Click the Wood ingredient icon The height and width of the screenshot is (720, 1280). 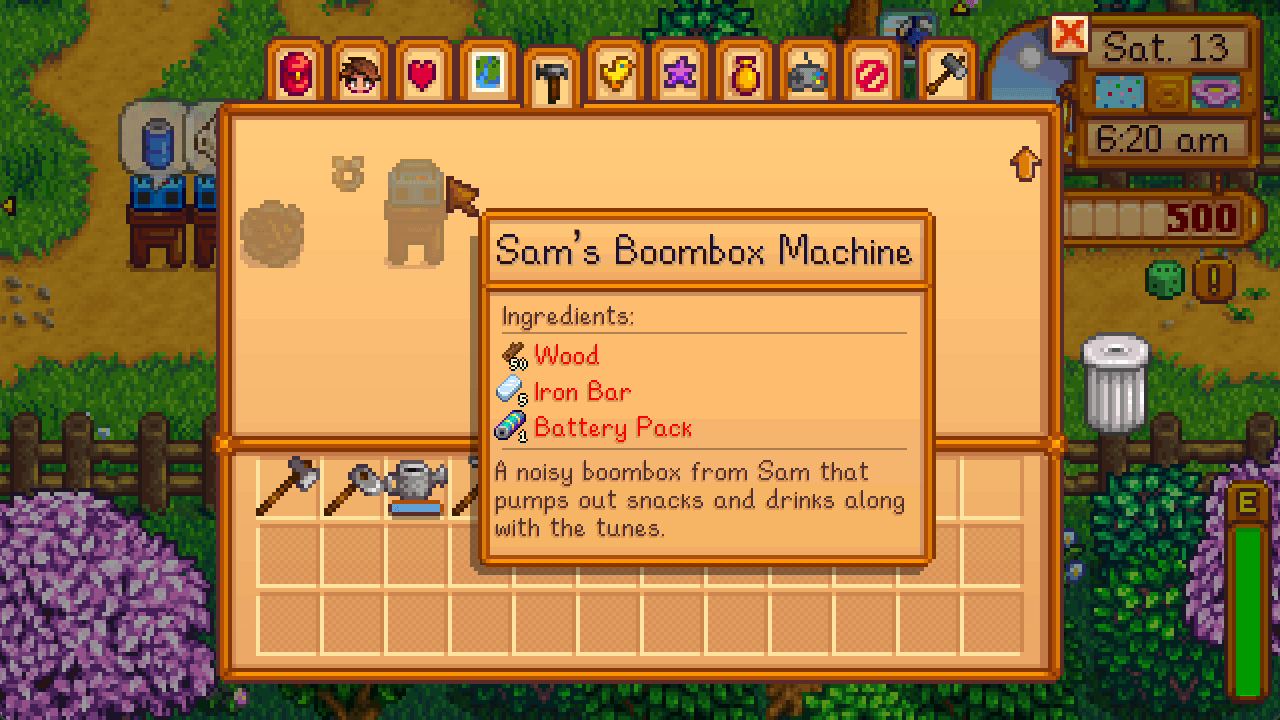[513, 355]
